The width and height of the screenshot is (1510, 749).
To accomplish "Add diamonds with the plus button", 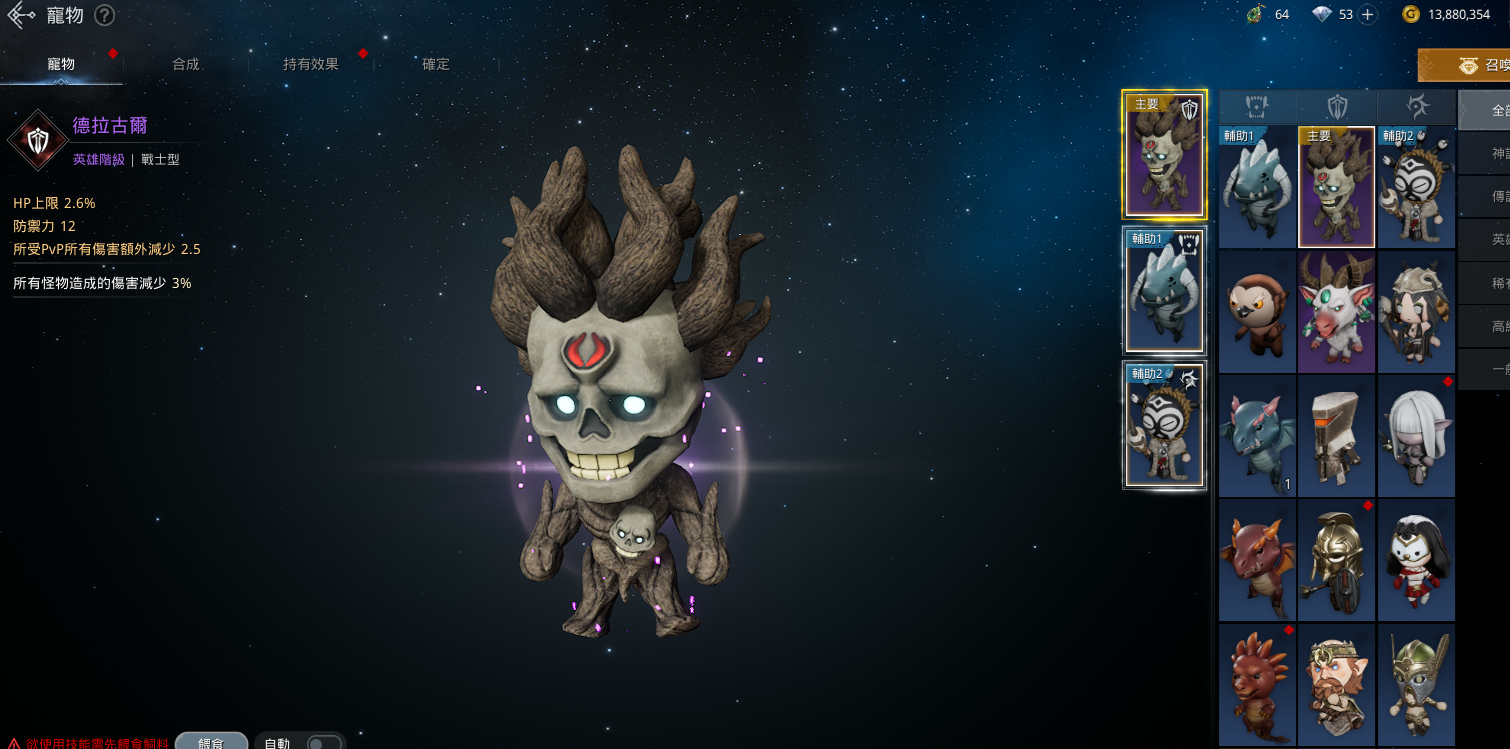I will click(1367, 14).
